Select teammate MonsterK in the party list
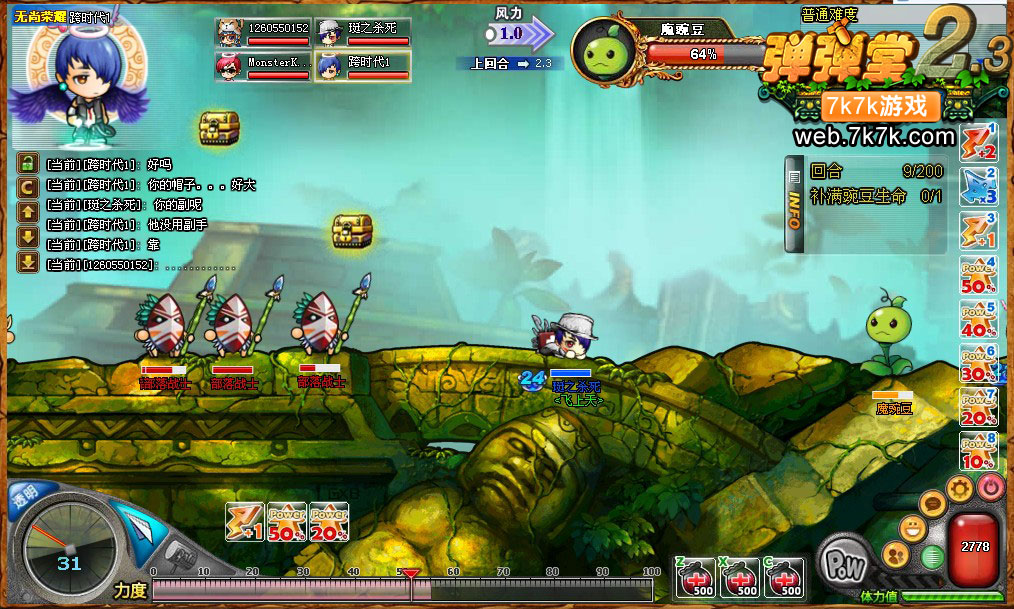Viewport: 1014px width, 609px height. 263,66
